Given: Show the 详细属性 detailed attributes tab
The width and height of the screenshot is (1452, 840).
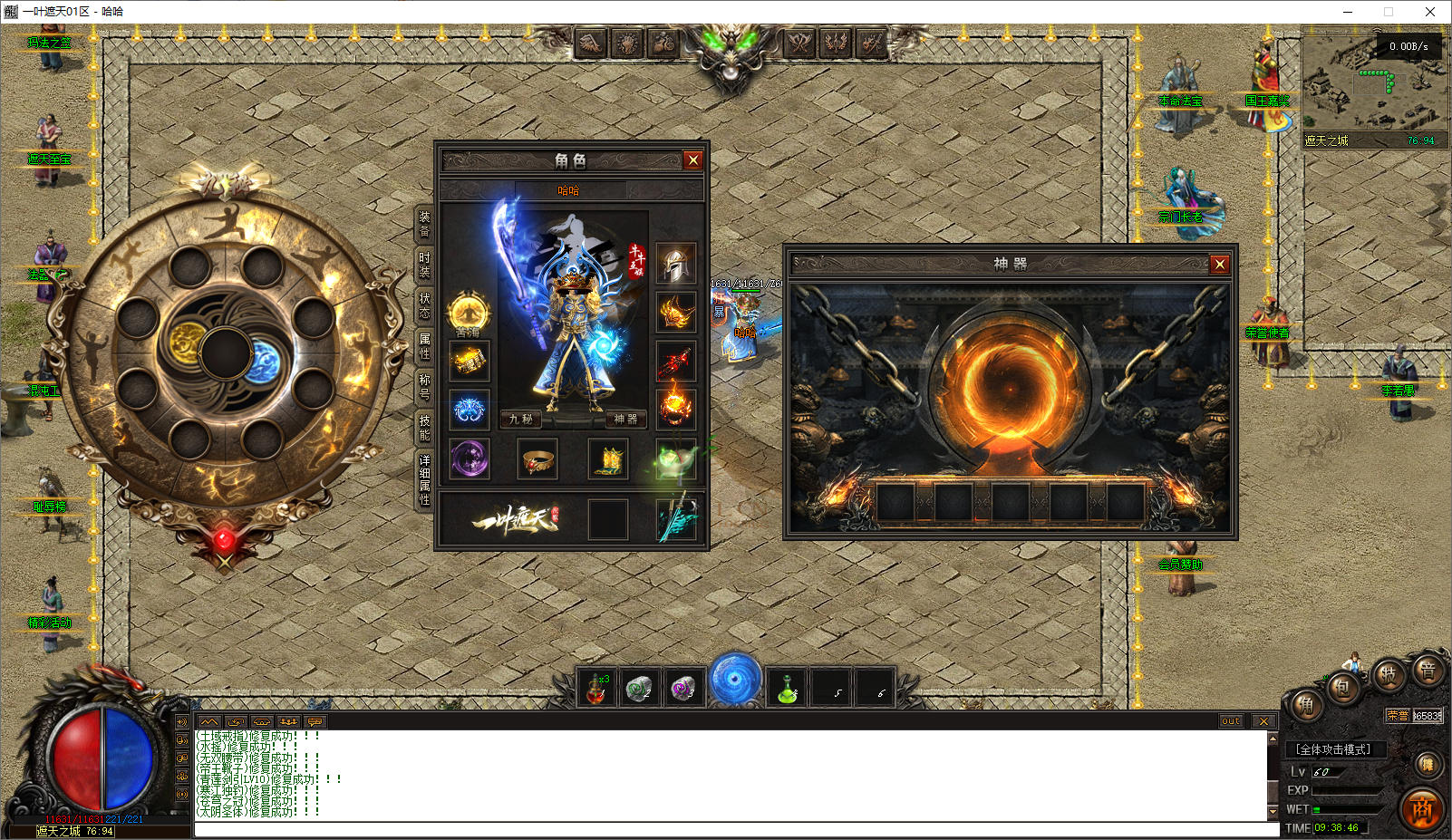Looking at the screenshot, I should tap(424, 480).
